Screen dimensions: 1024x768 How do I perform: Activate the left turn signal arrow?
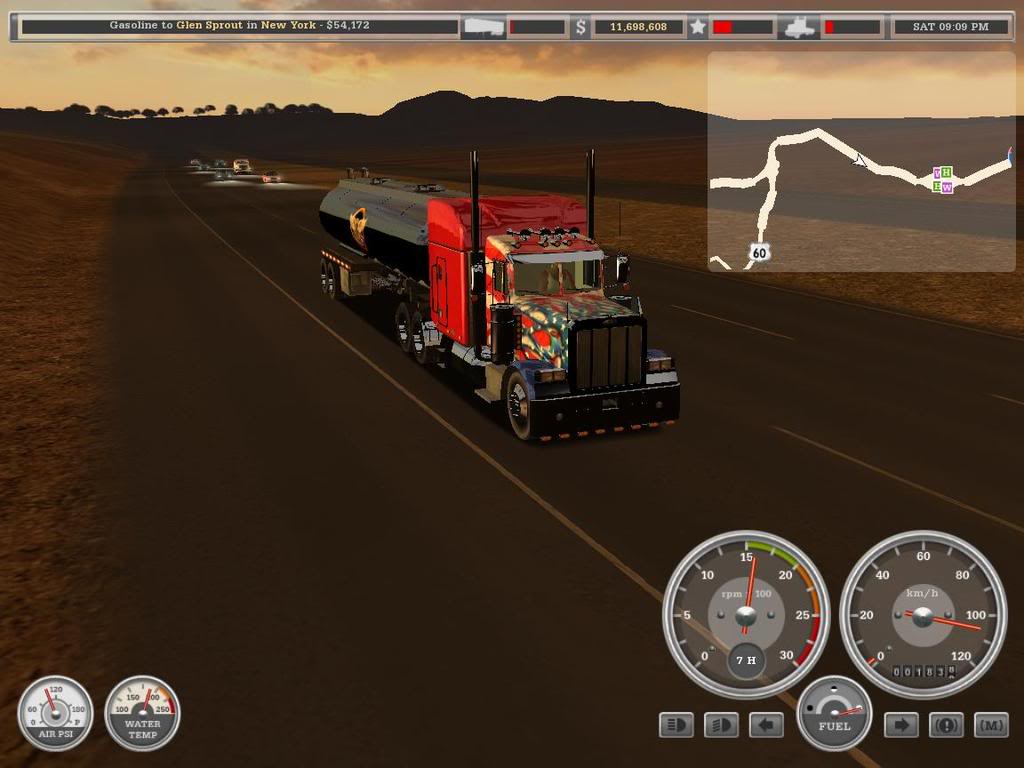(x=766, y=725)
